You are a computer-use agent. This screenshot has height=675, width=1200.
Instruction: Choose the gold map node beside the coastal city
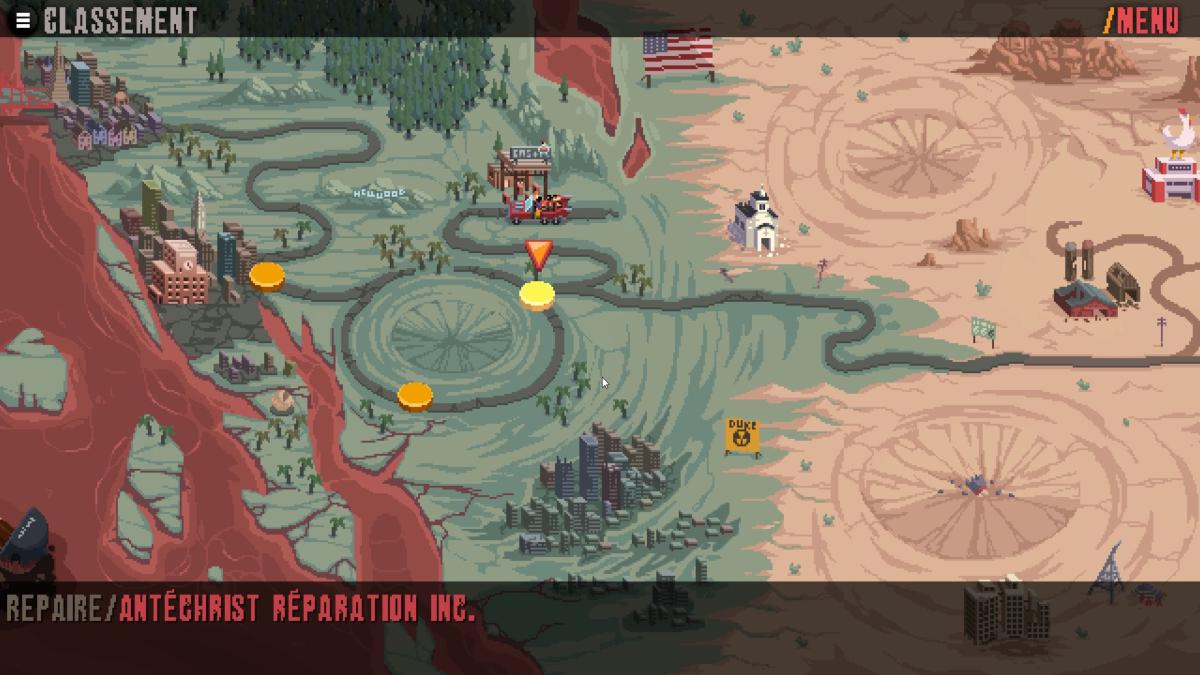pos(267,275)
